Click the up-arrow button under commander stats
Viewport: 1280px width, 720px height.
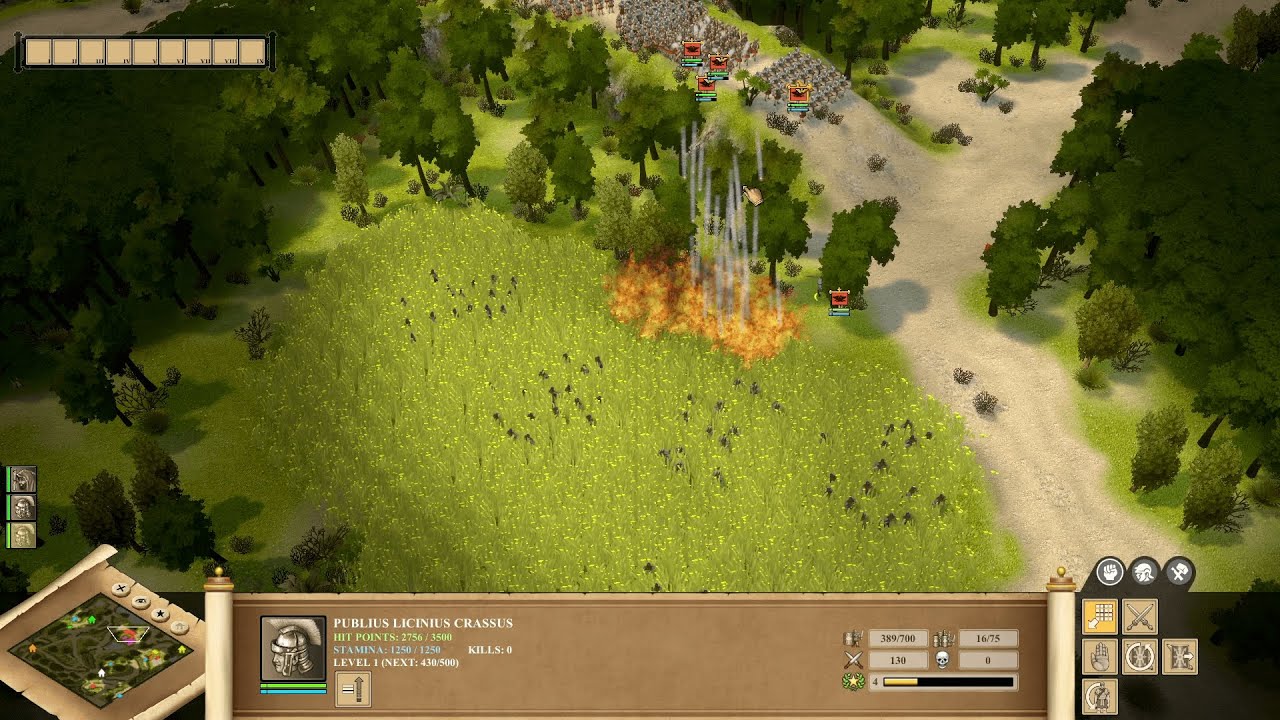coord(354,688)
